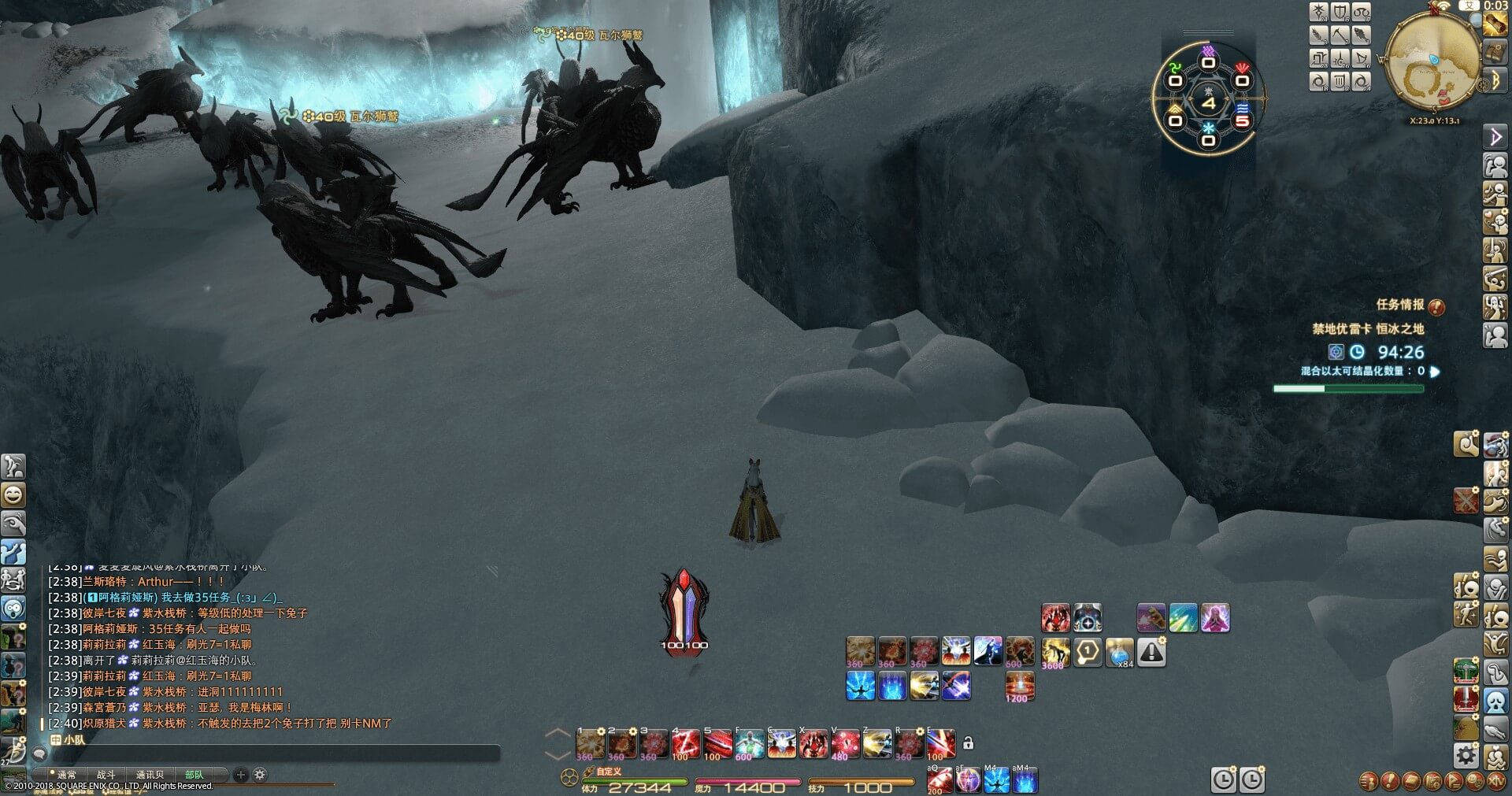Image resolution: width=1512 pixels, height=796 pixels.
Task: Add a new chat tab with the plus button
Action: pyautogui.click(x=241, y=776)
